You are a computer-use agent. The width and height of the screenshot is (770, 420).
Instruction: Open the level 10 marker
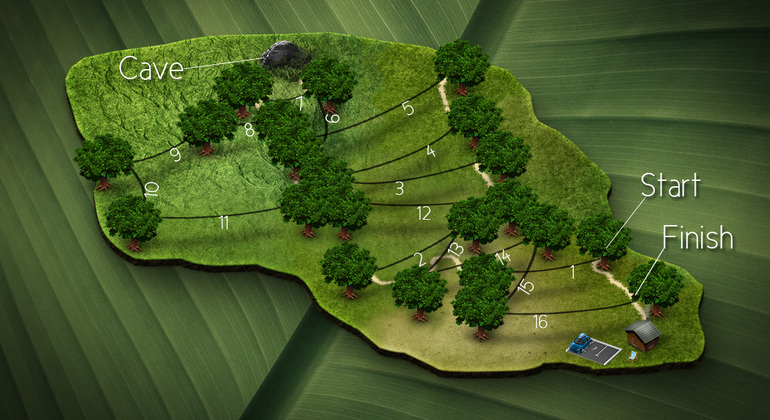coord(151,190)
